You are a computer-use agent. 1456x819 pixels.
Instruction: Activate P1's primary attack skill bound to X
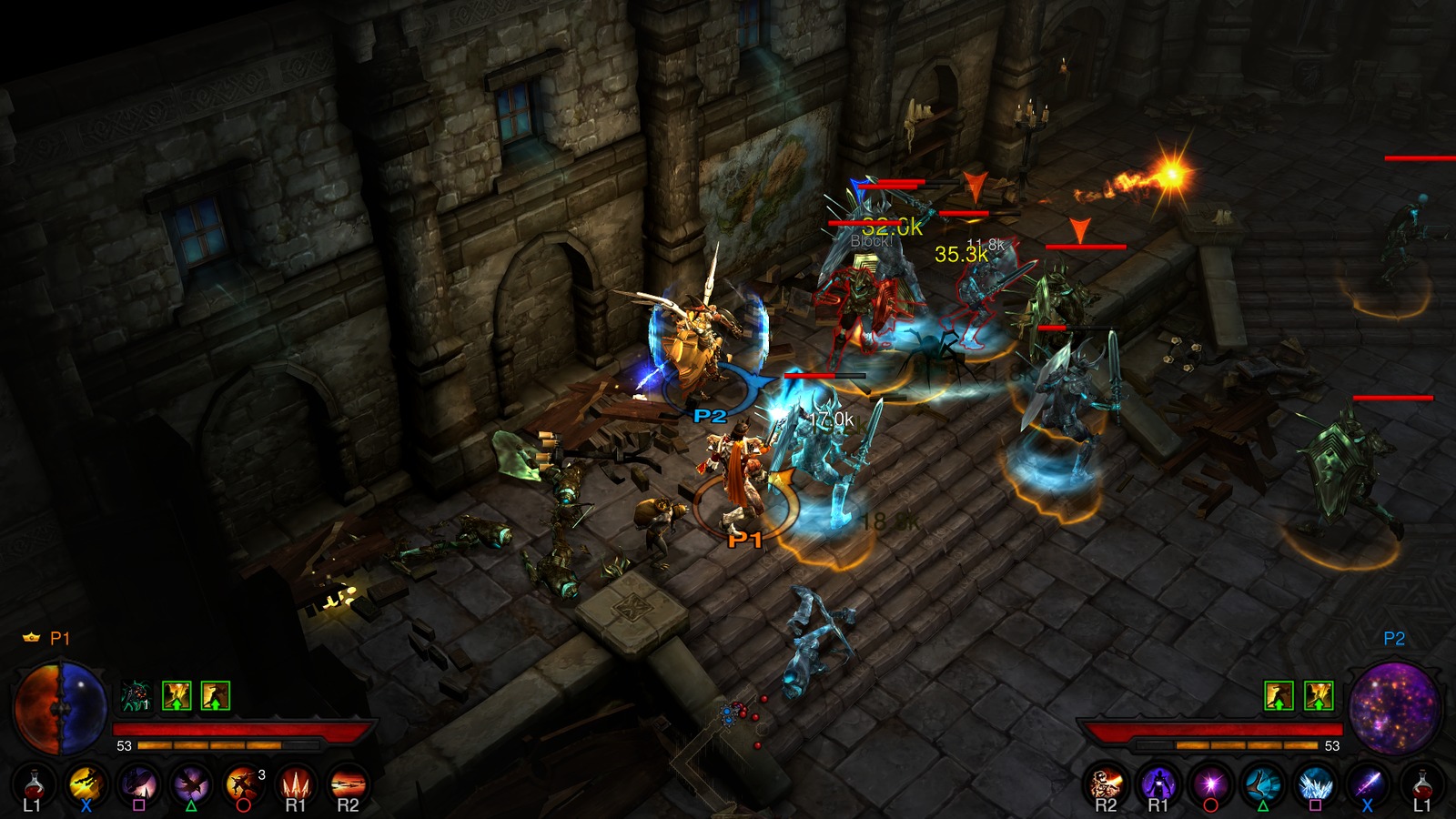click(x=87, y=784)
